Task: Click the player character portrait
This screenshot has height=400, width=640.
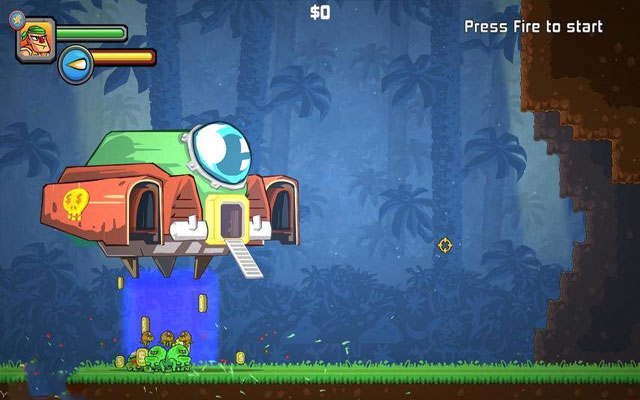Action: click(x=34, y=40)
